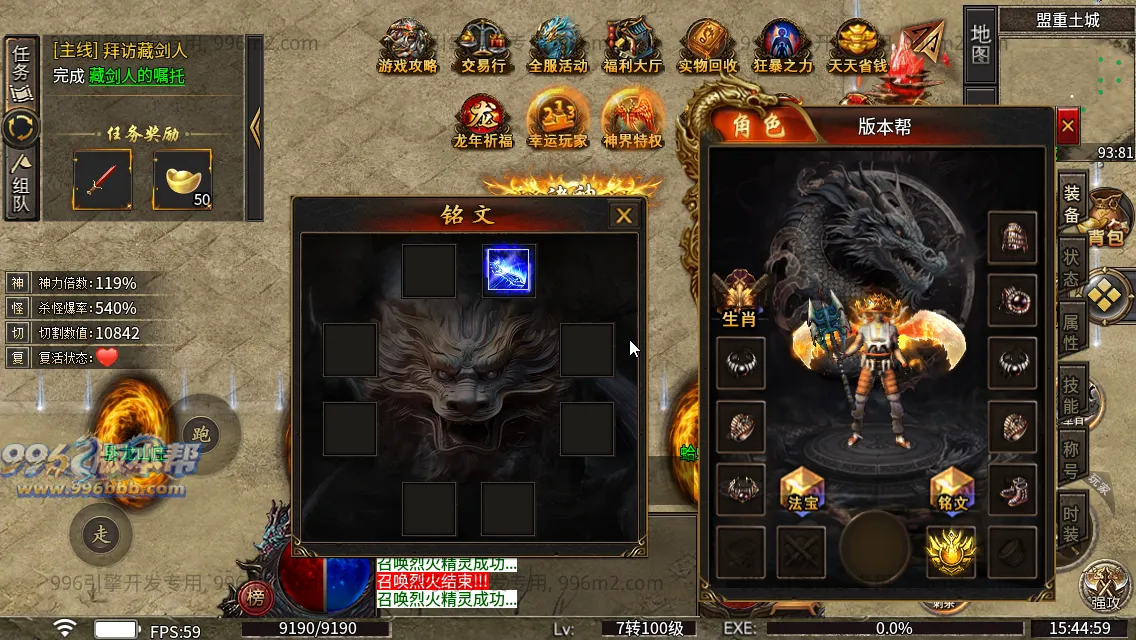Open 游戏攻略 game guide
This screenshot has width=1136, height=640.
point(407,48)
